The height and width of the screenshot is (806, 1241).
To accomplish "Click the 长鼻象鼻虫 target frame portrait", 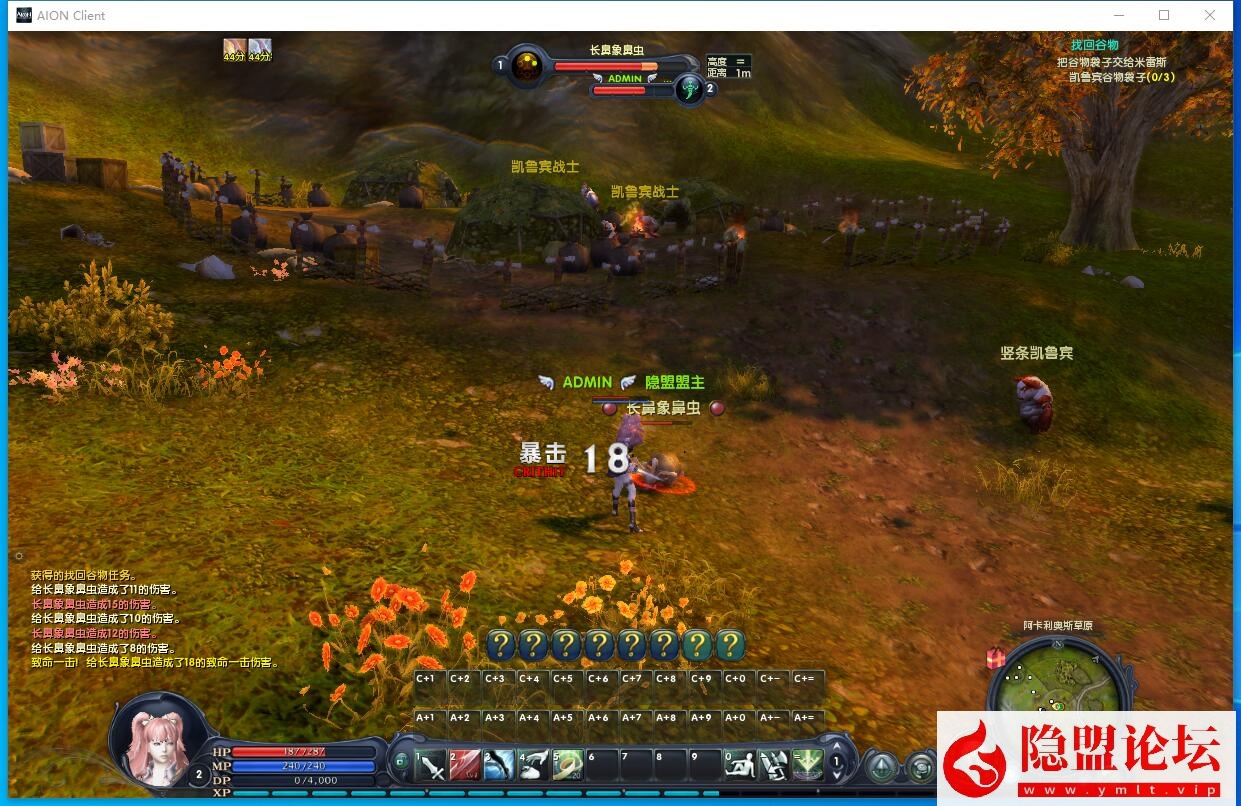I will [527, 67].
